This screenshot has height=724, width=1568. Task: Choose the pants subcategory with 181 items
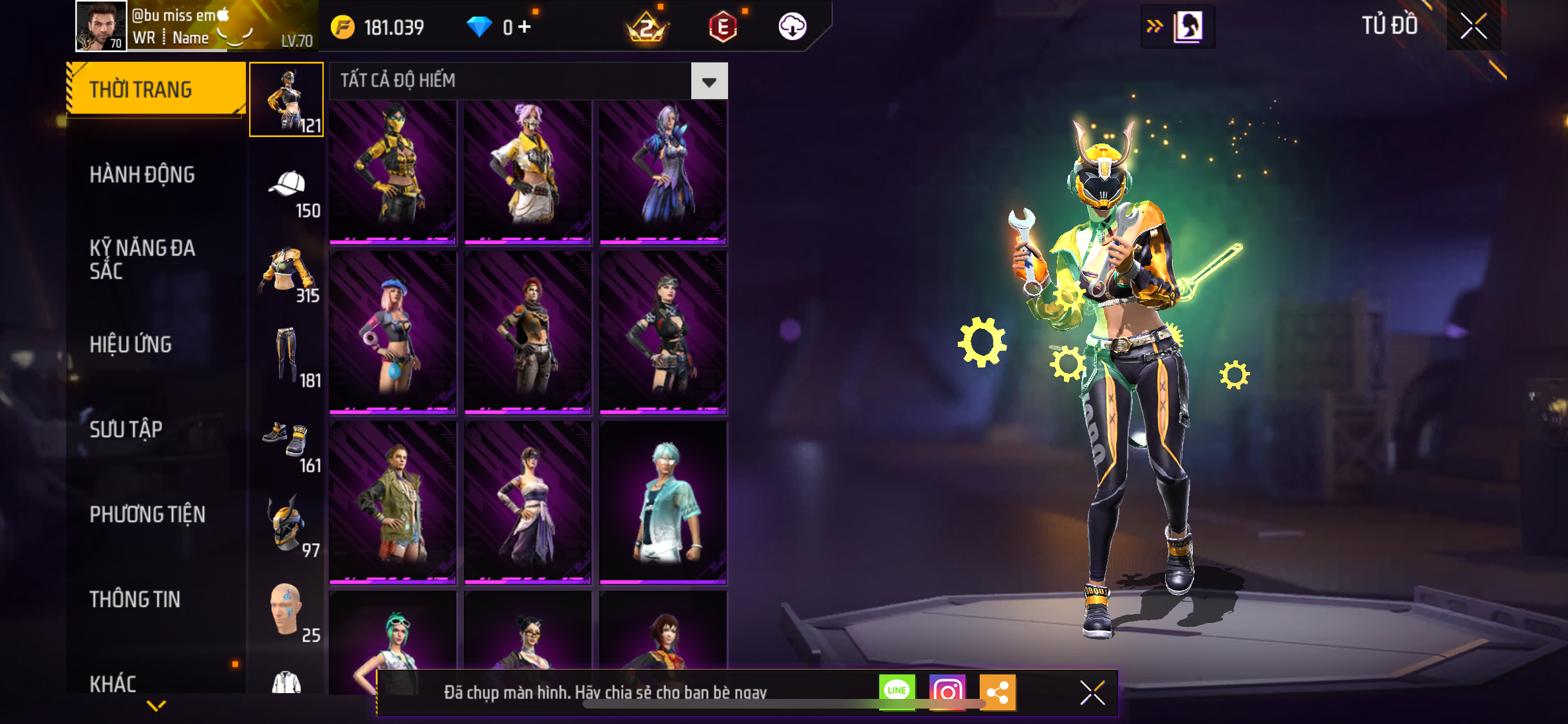[287, 356]
